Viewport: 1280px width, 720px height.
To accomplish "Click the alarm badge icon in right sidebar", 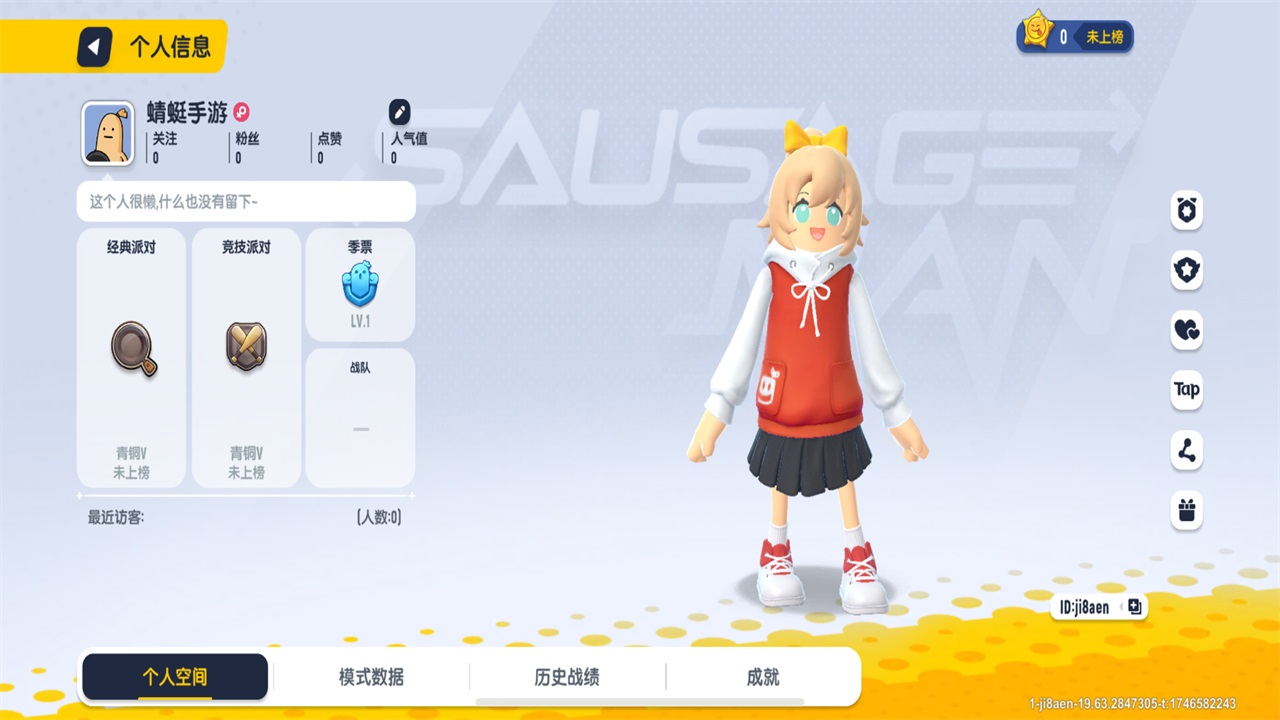I will pyautogui.click(x=1186, y=212).
